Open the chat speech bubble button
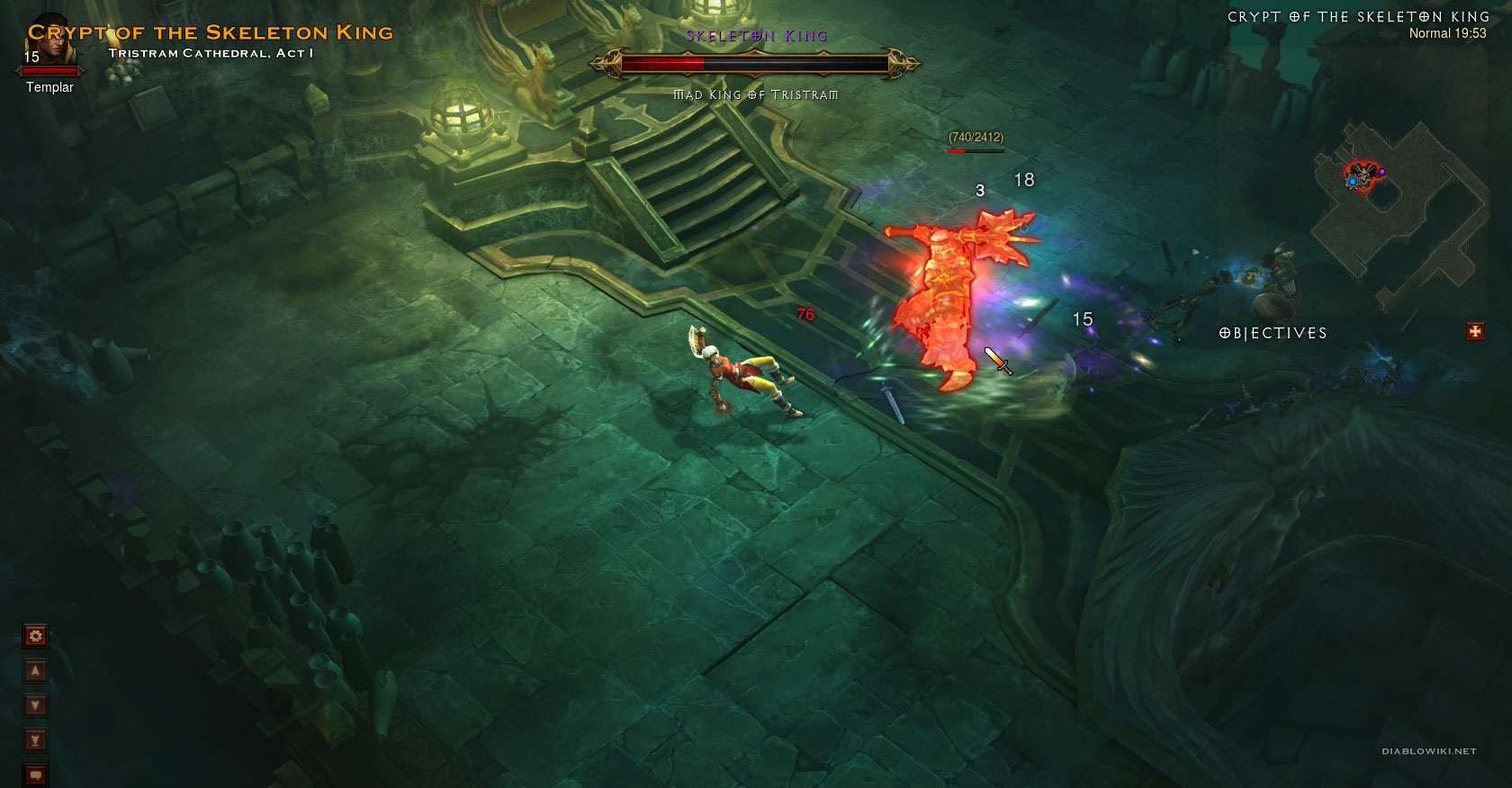 [x=36, y=774]
